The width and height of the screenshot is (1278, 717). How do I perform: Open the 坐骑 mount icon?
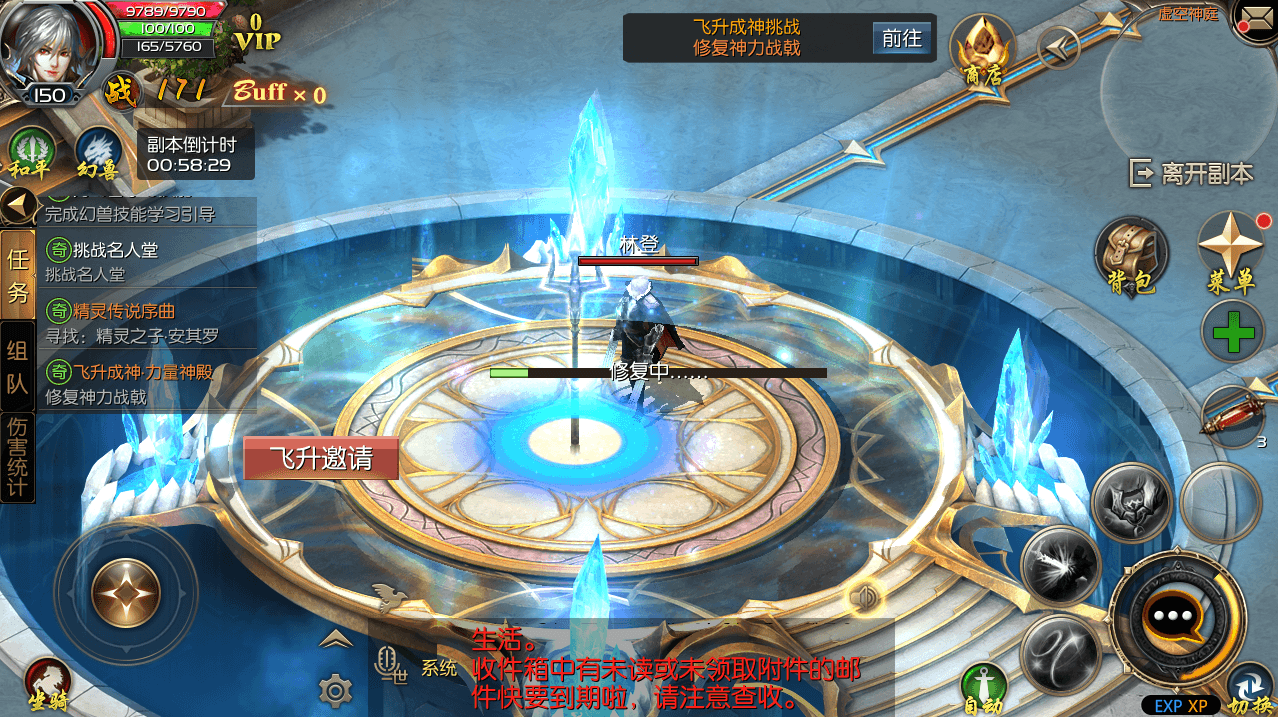[x=46, y=685]
